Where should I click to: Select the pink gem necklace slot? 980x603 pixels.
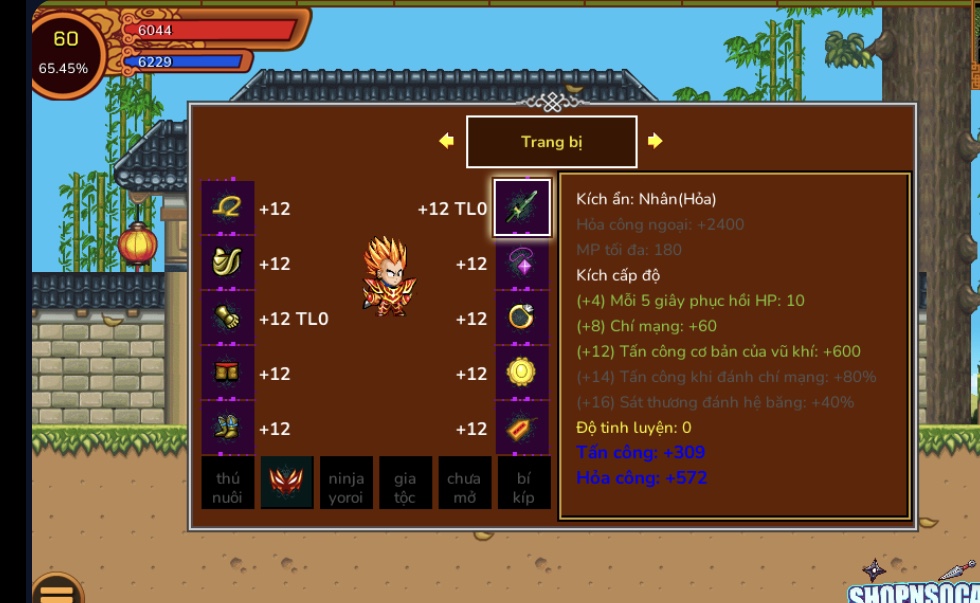tap(522, 263)
